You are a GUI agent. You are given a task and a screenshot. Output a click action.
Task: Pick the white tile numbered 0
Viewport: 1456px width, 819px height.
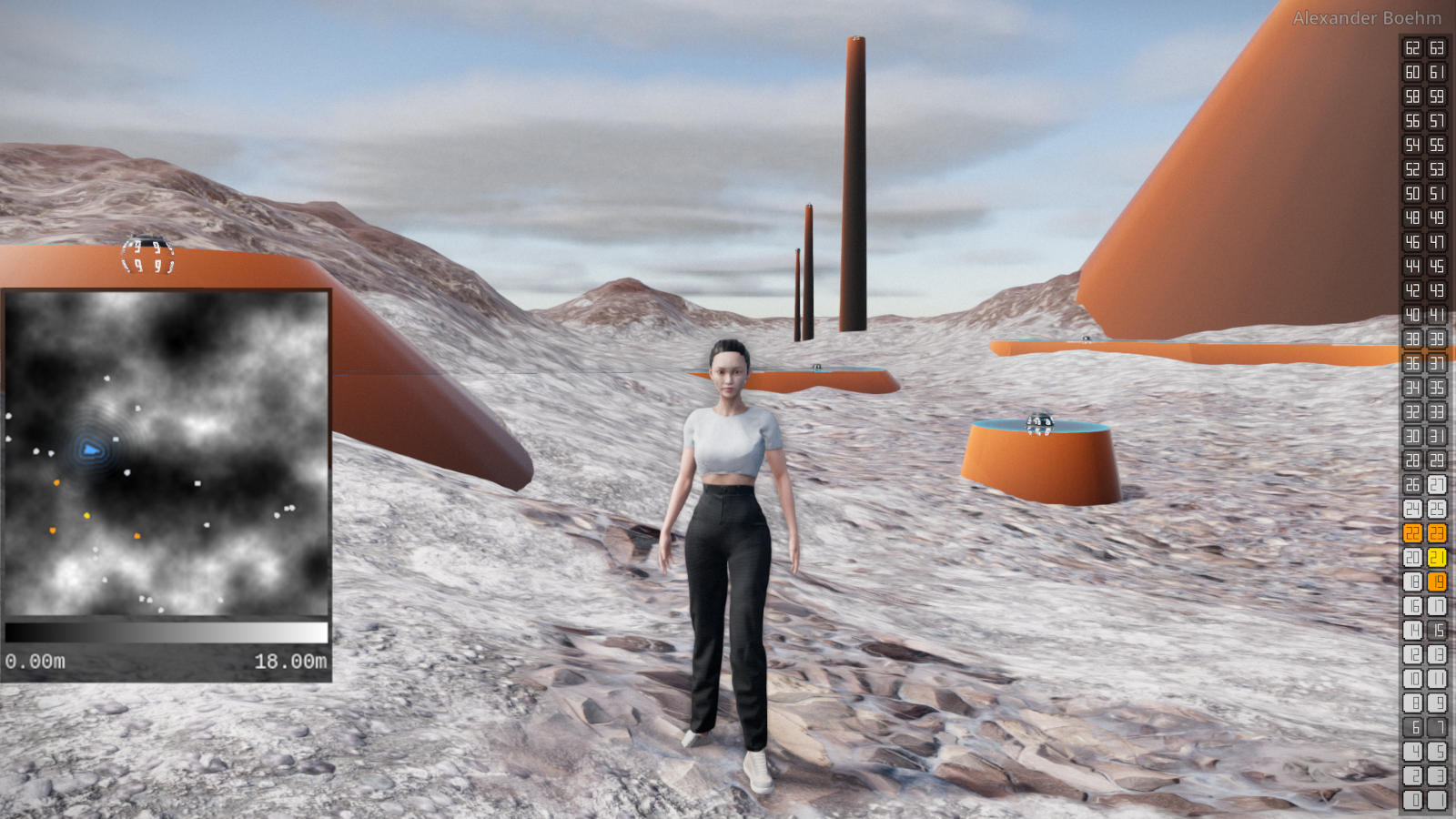[x=1412, y=800]
